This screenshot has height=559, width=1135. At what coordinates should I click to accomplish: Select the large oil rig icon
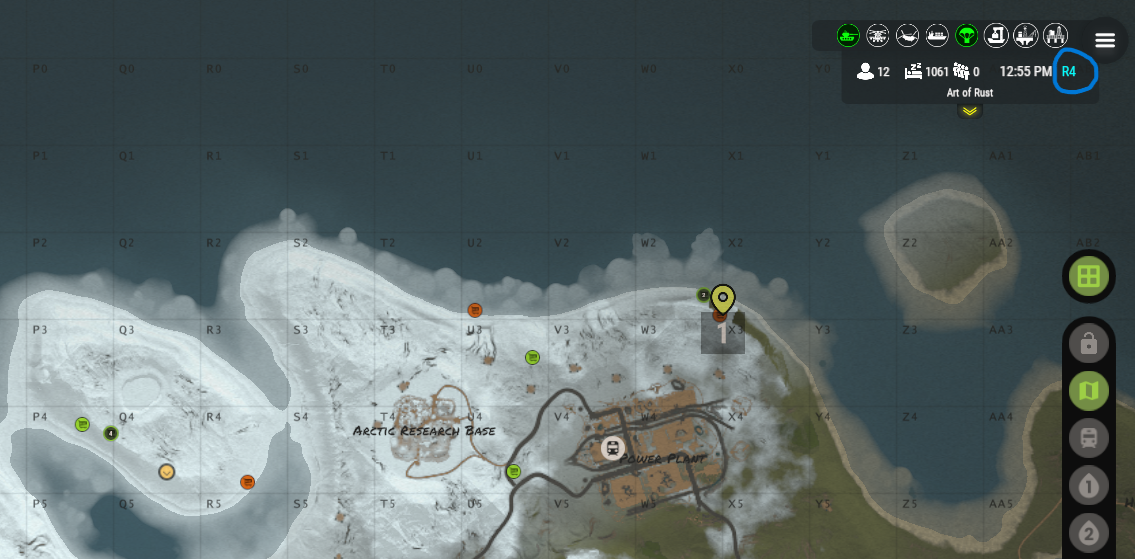(x=1055, y=36)
